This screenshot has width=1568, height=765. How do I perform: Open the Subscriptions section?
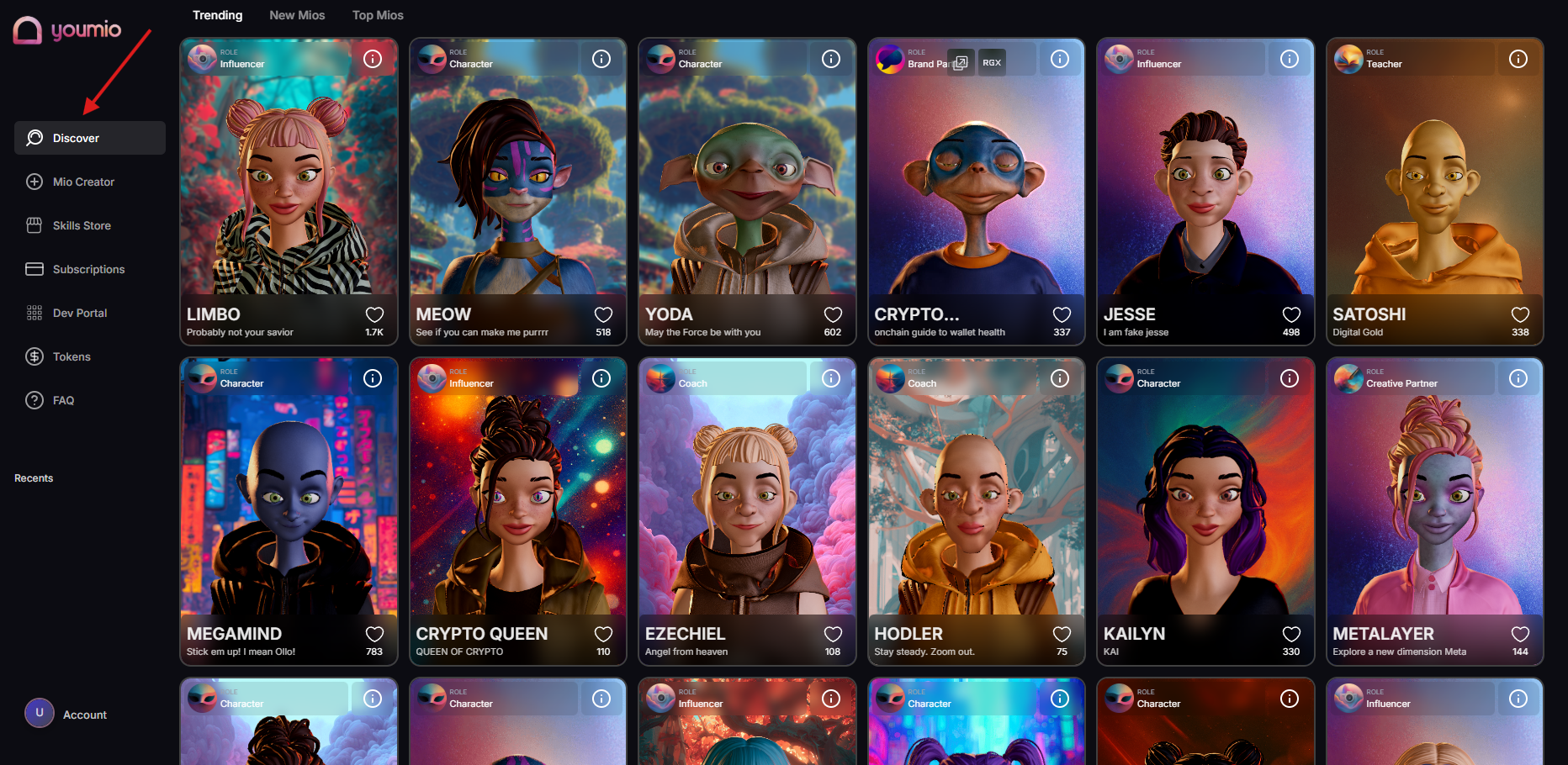(x=87, y=269)
